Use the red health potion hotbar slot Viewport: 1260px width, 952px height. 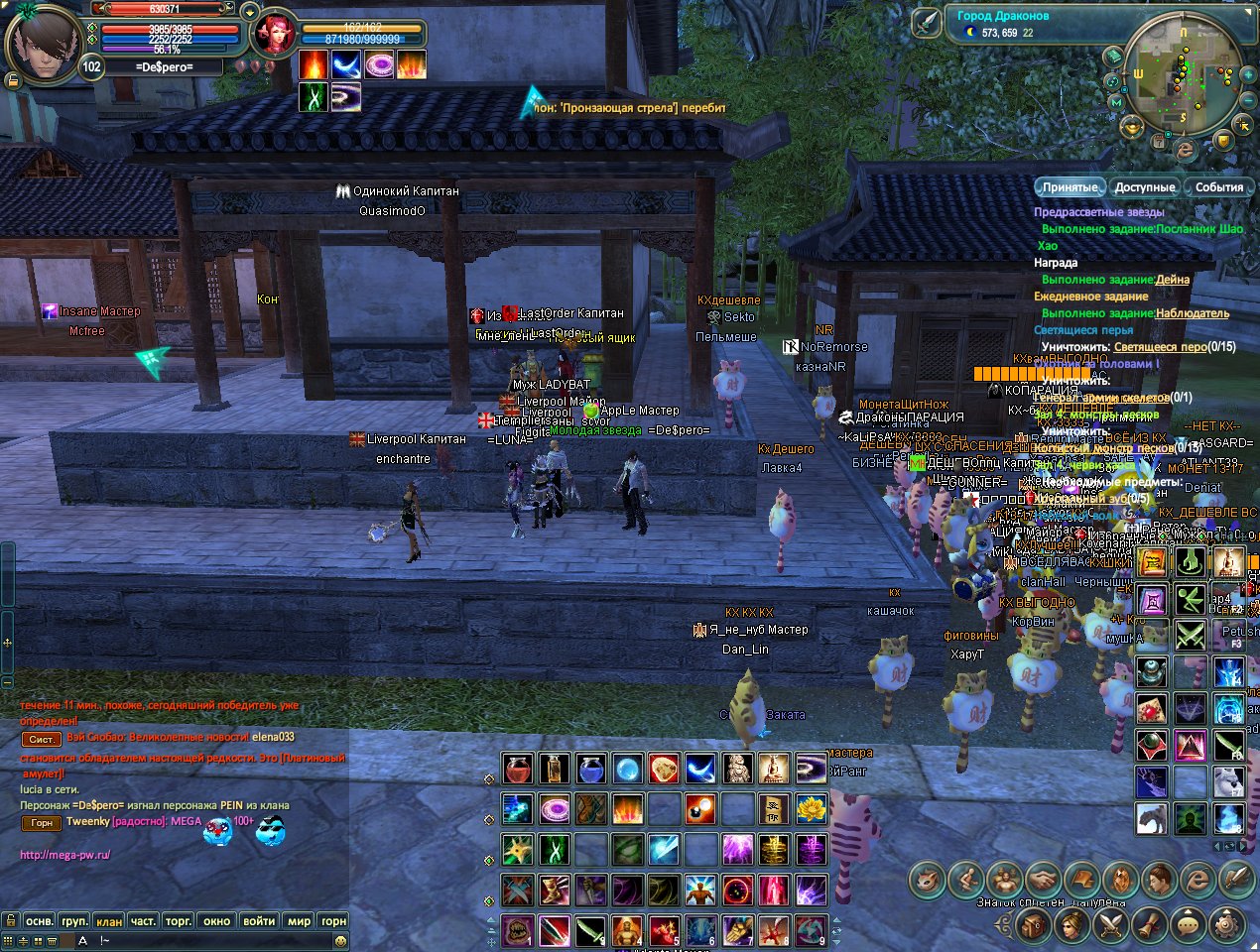coord(517,769)
